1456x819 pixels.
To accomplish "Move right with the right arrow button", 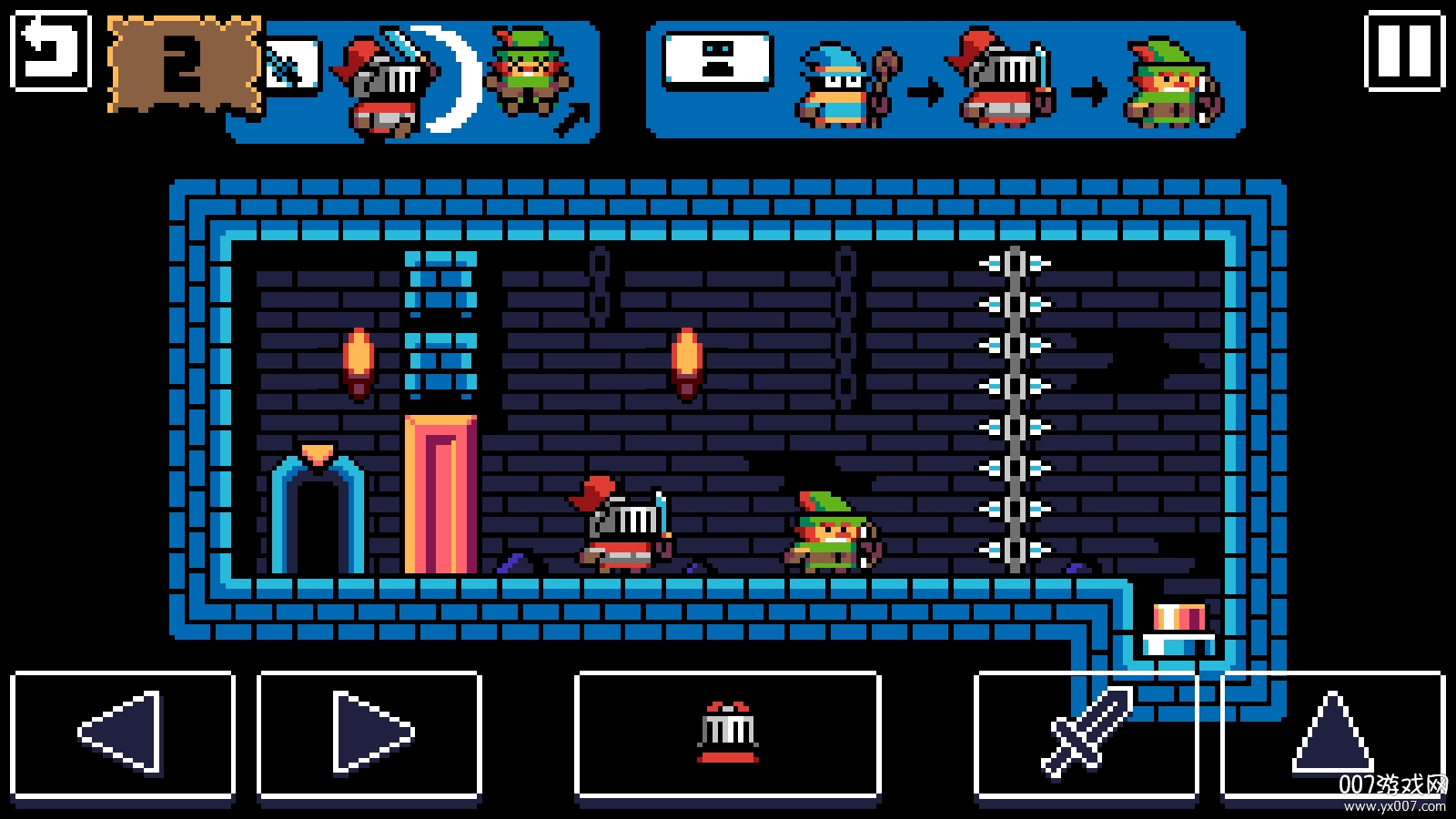I will [x=369, y=734].
